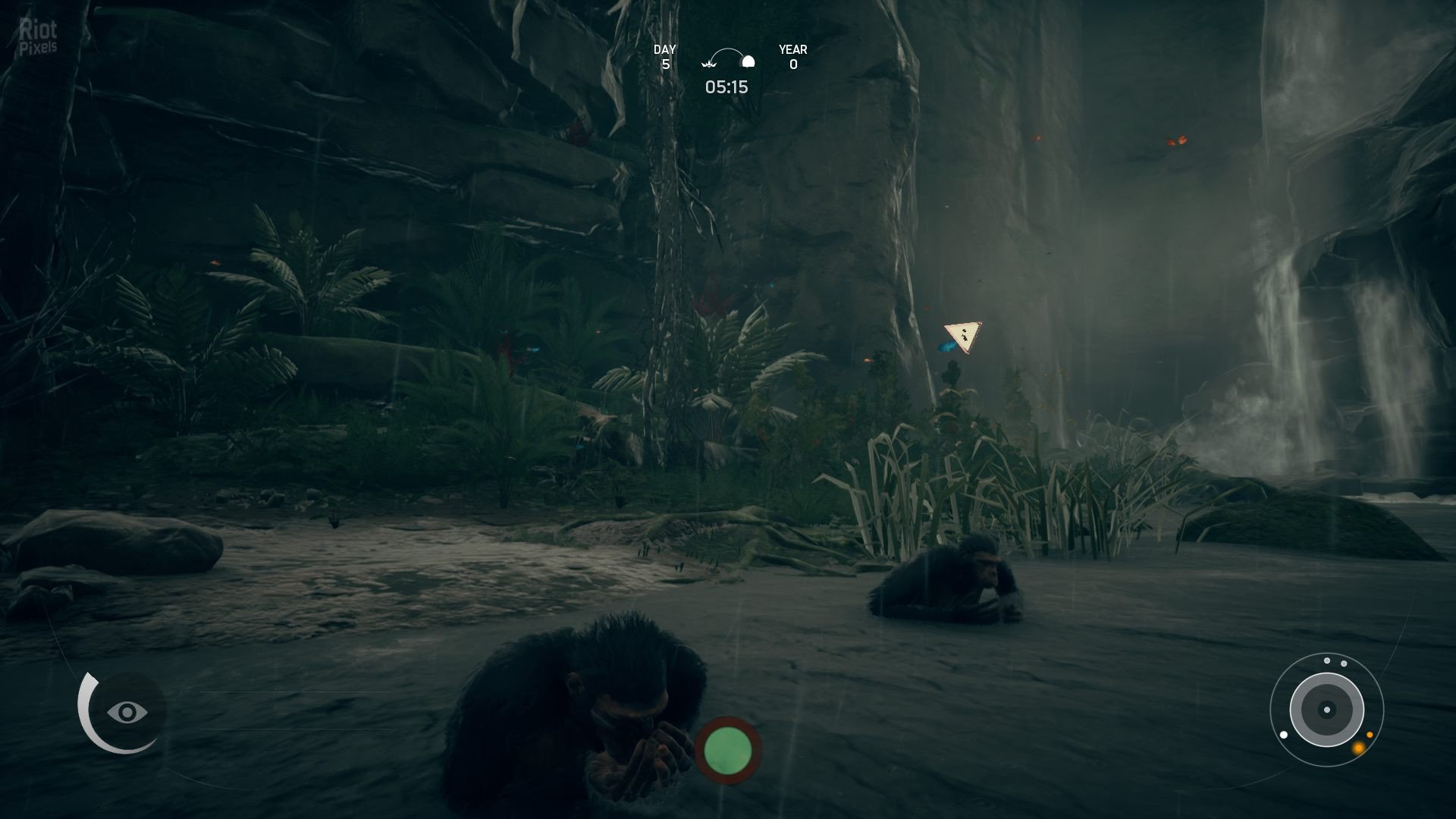Click the eye senses icon
The width and height of the screenshot is (1456, 819).
pyautogui.click(x=127, y=712)
